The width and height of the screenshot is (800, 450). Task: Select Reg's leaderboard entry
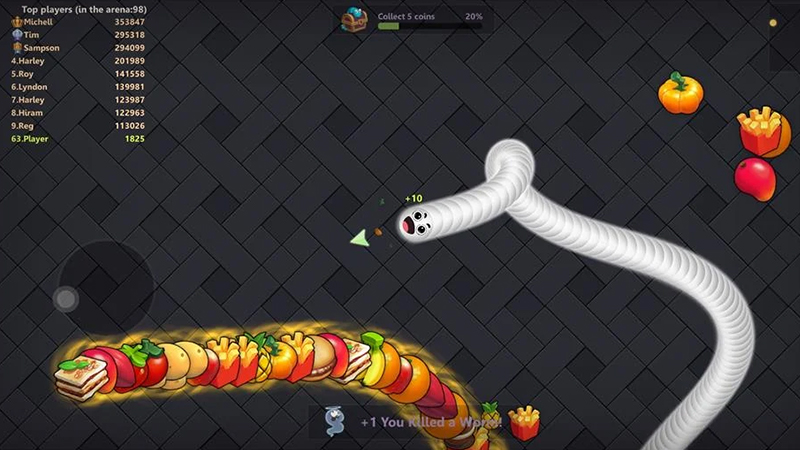[77, 126]
